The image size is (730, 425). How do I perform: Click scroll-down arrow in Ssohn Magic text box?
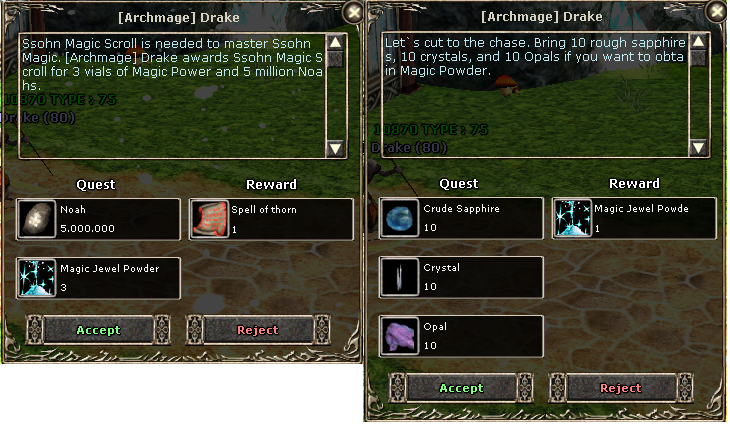[x=336, y=148]
